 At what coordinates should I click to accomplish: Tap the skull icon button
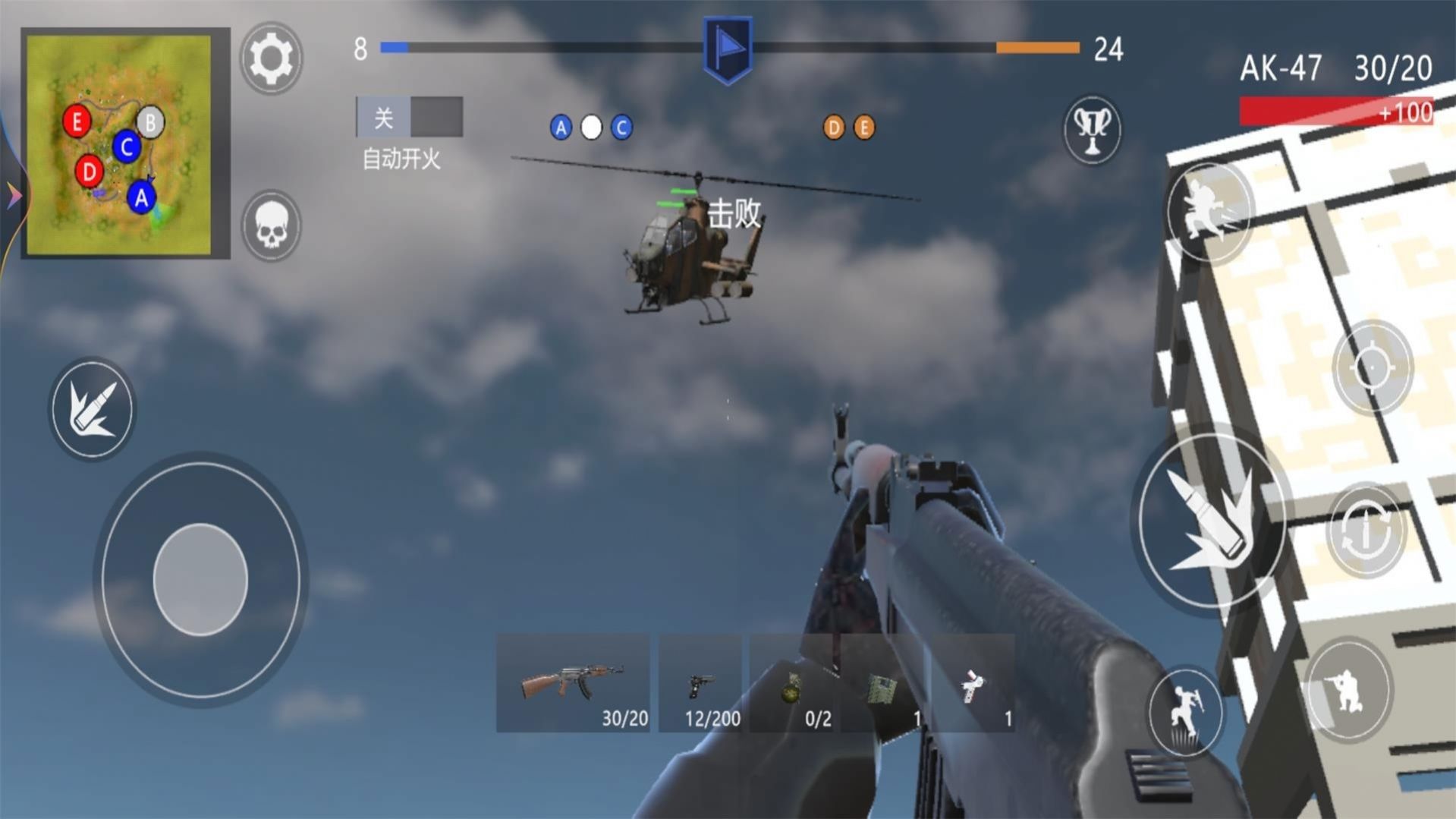pos(271,225)
